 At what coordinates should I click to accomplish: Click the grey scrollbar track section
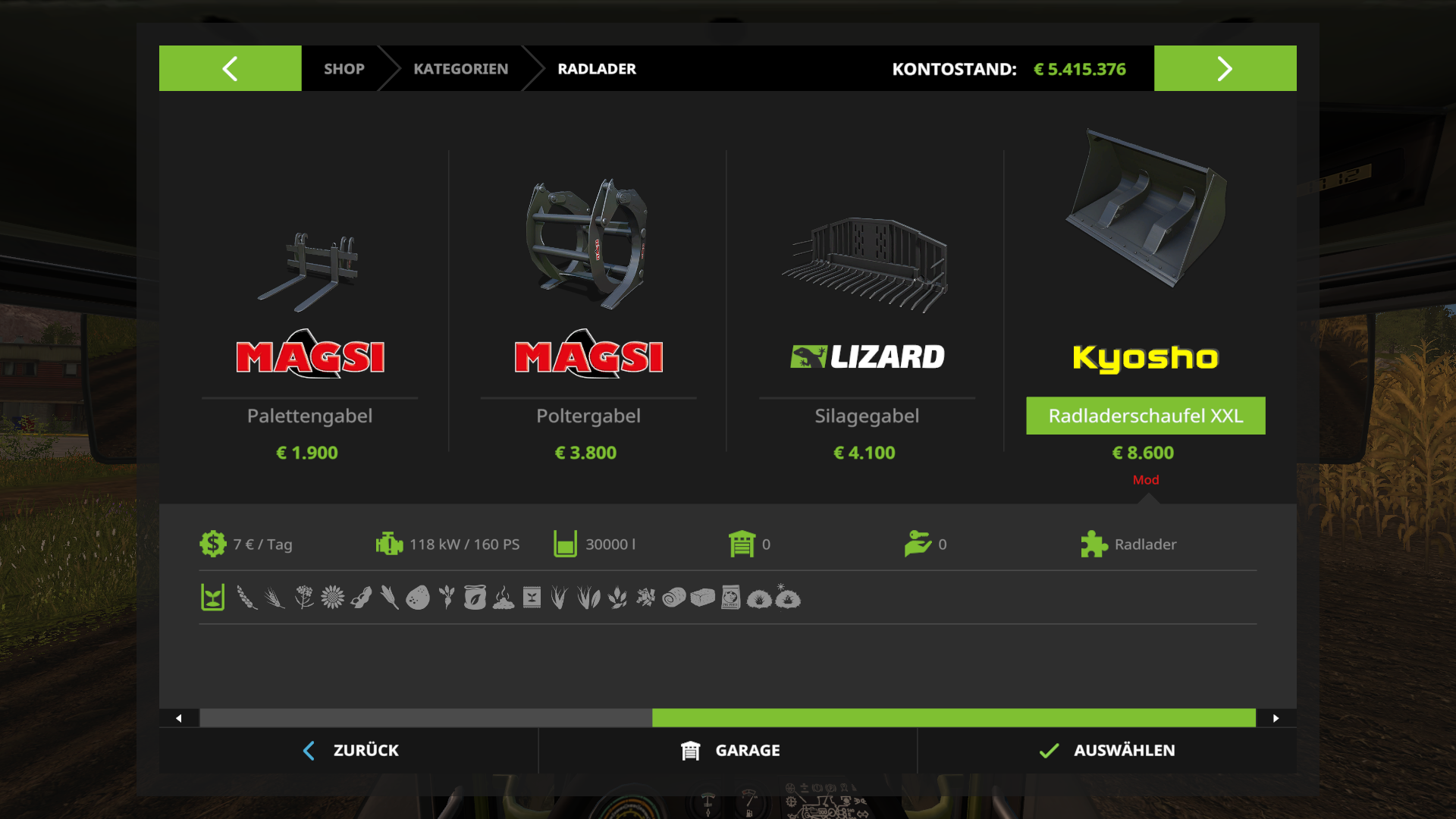[425, 718]
